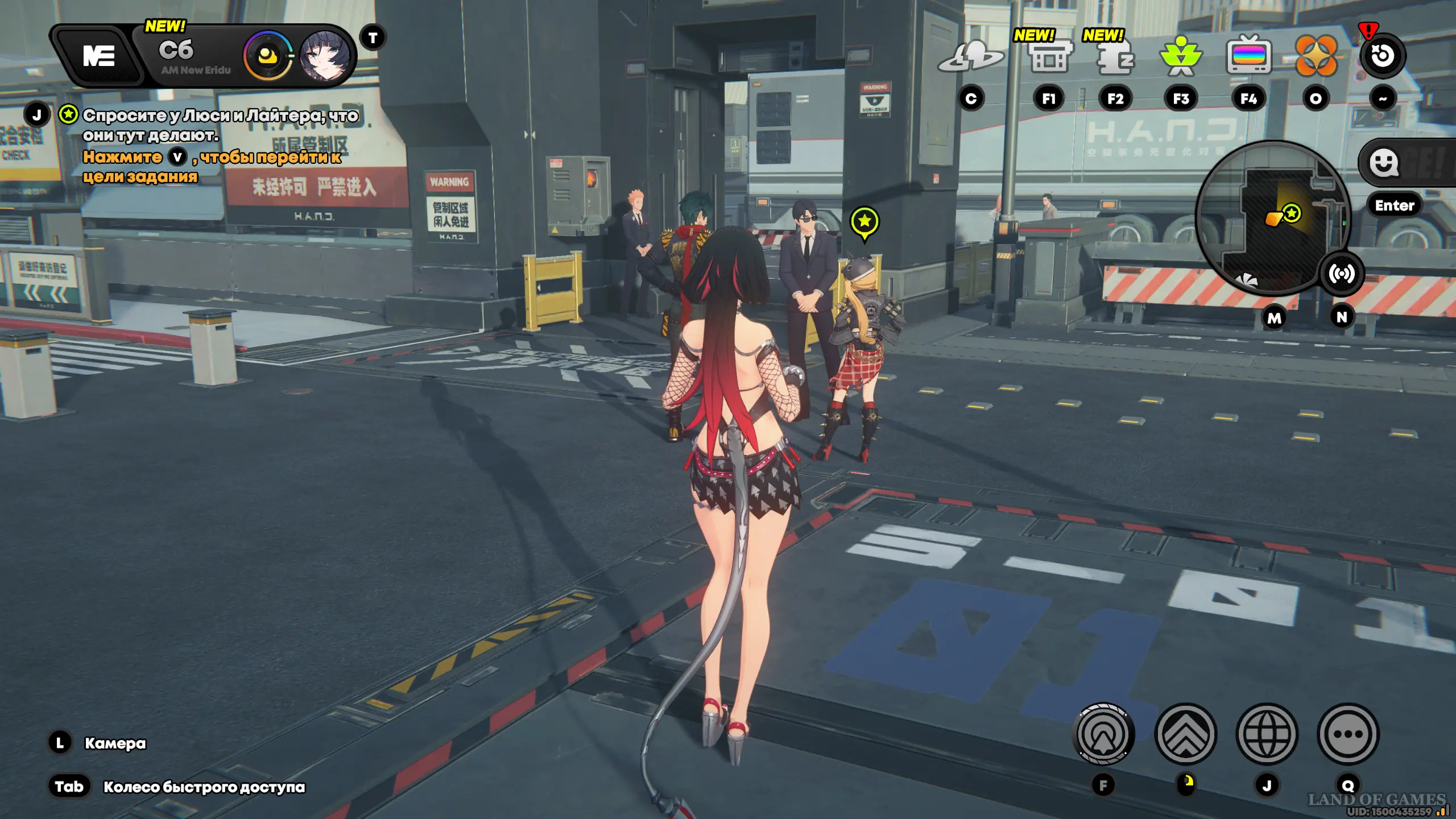
Task: Click the character portrait avatar
Action: tap(324, 56)
